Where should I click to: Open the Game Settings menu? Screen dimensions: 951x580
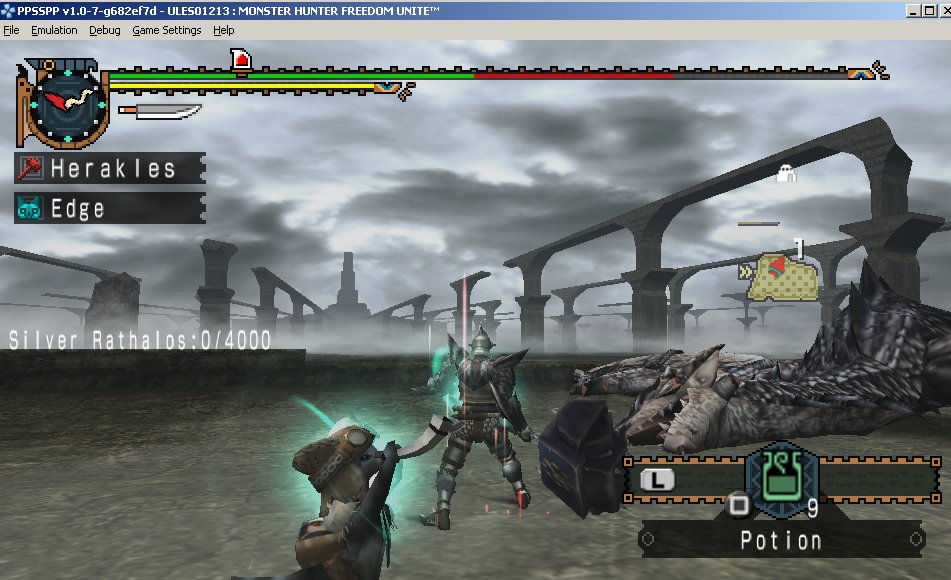tap(167, 30)
